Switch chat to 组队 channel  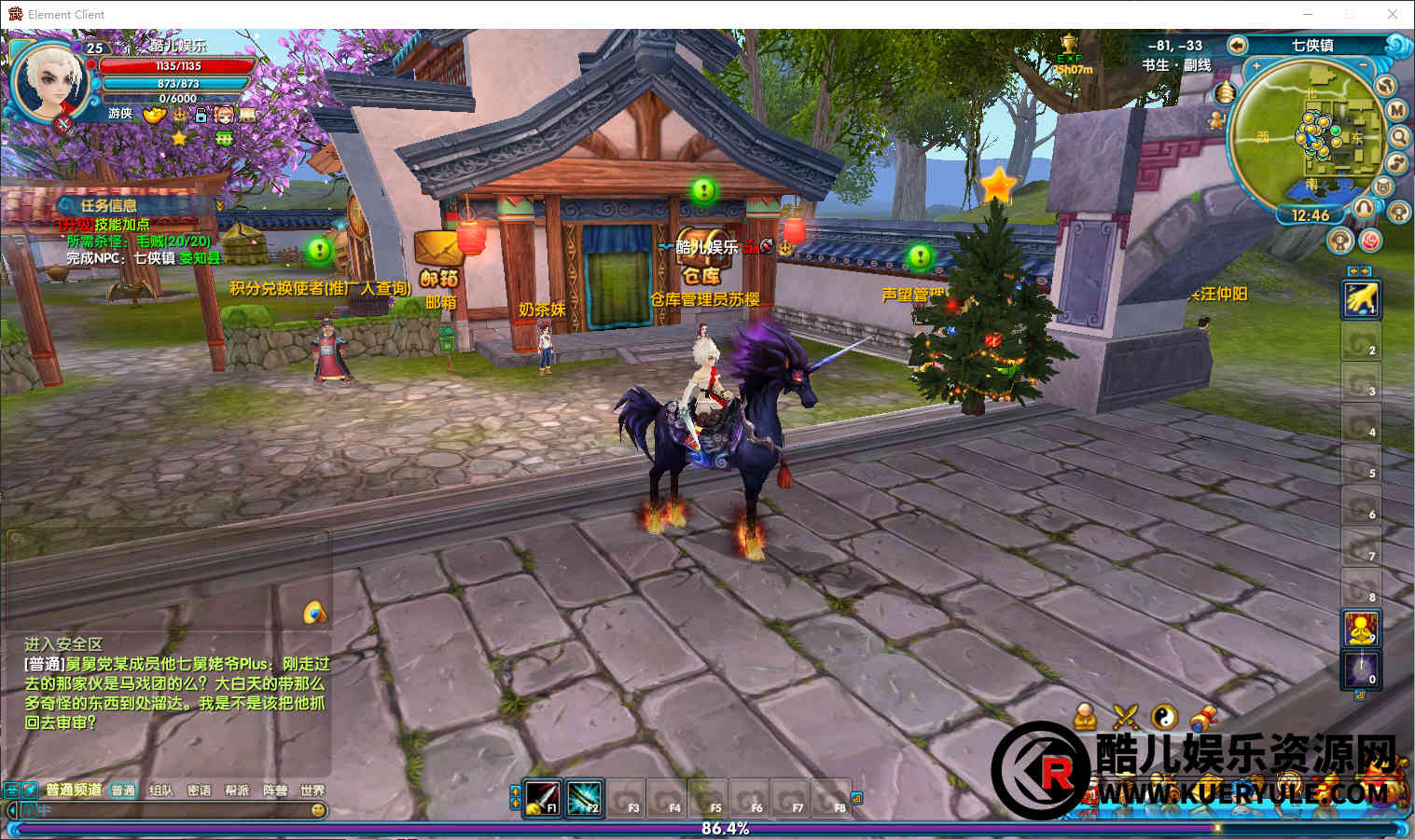(x=161, y=790)
